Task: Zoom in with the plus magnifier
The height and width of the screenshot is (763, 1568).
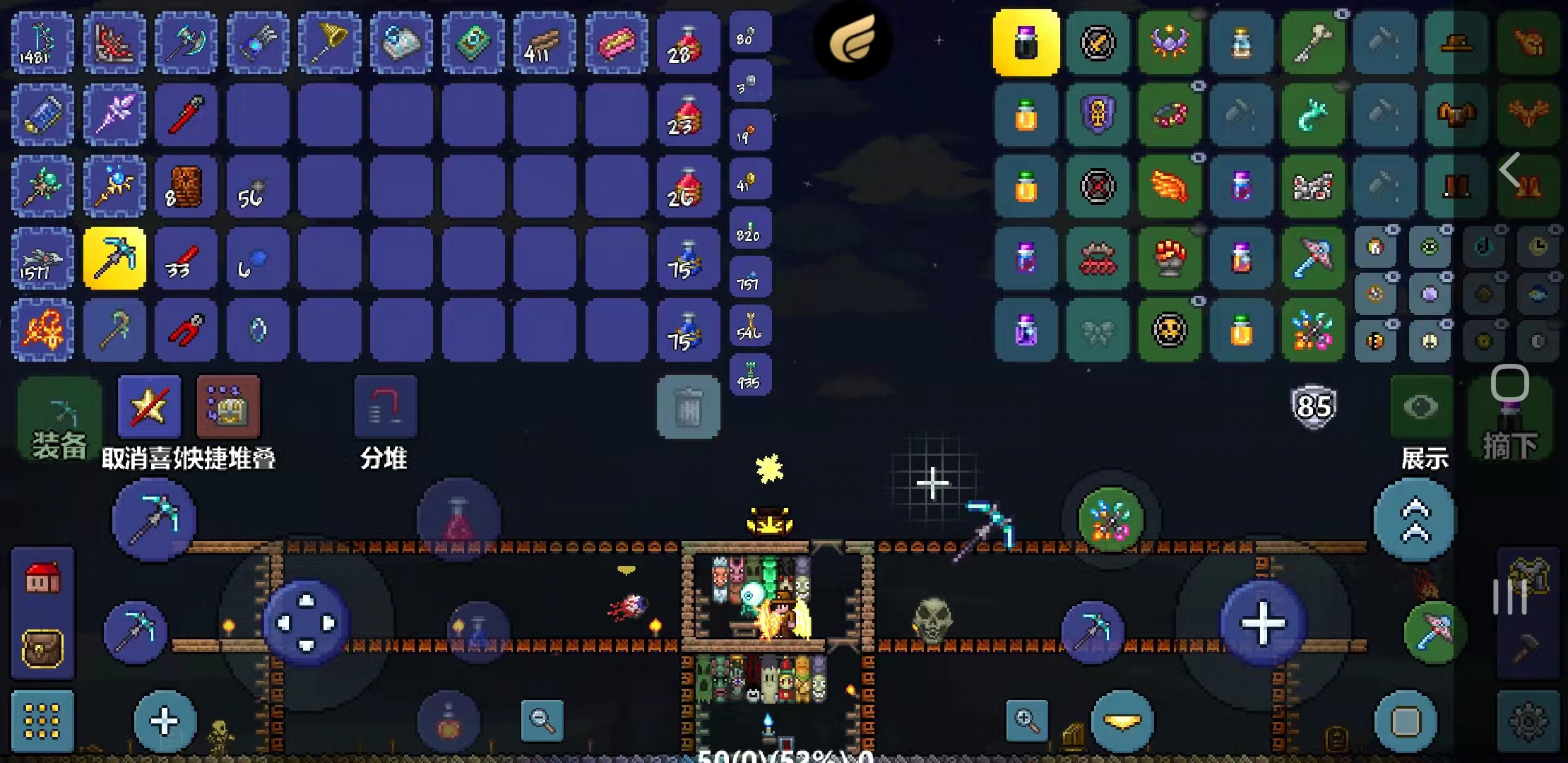Action: 1027,720
